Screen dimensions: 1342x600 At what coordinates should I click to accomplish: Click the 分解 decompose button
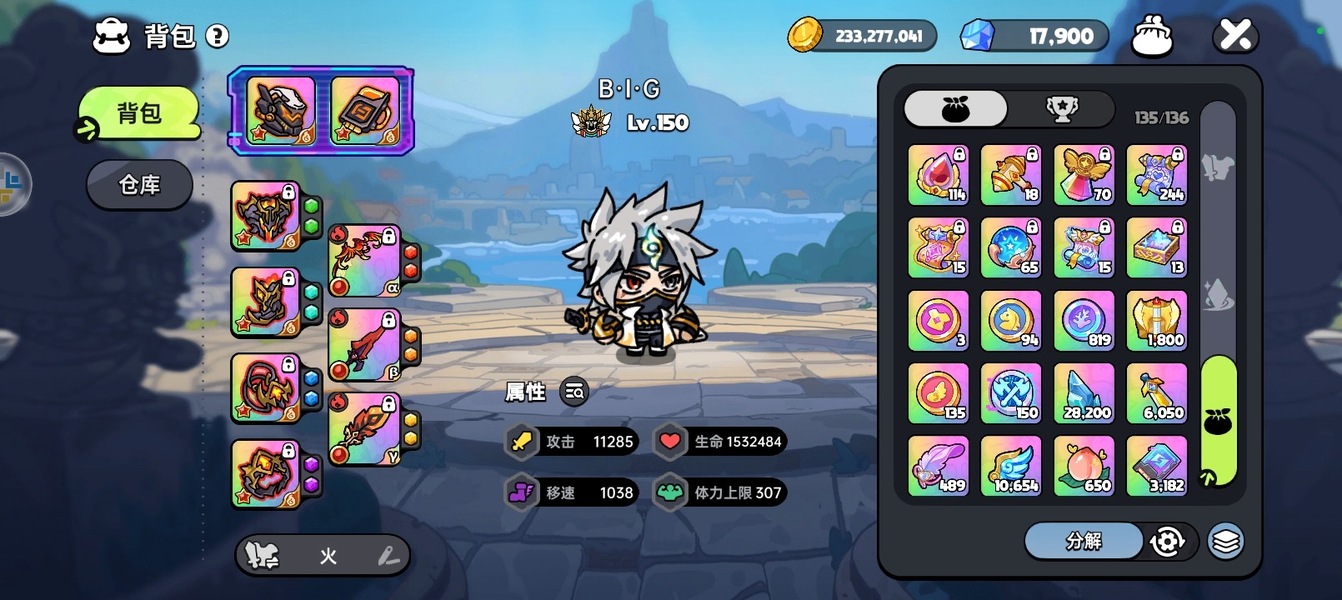pyautogui.click(x=1084, y=541)
